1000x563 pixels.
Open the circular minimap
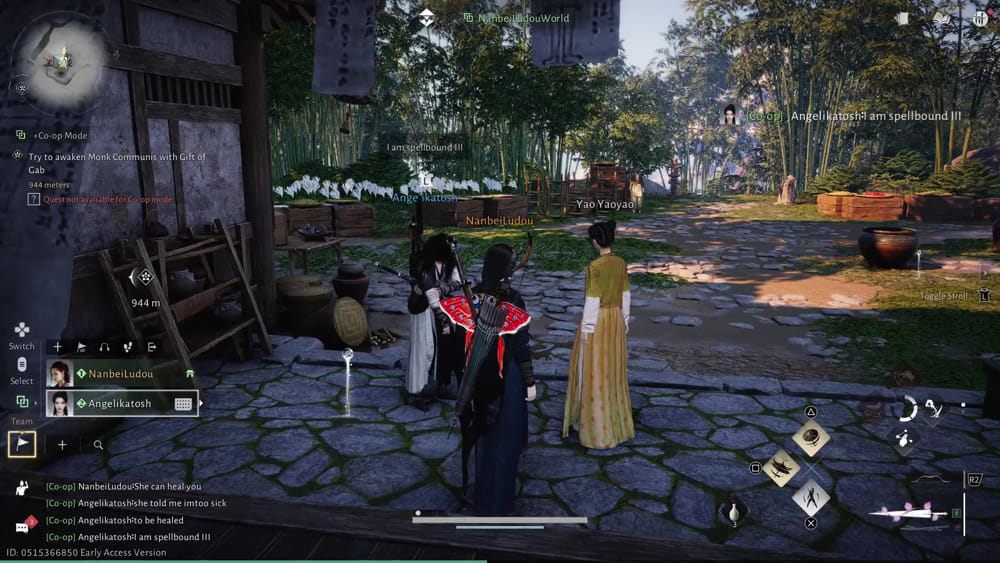point(63,56)
